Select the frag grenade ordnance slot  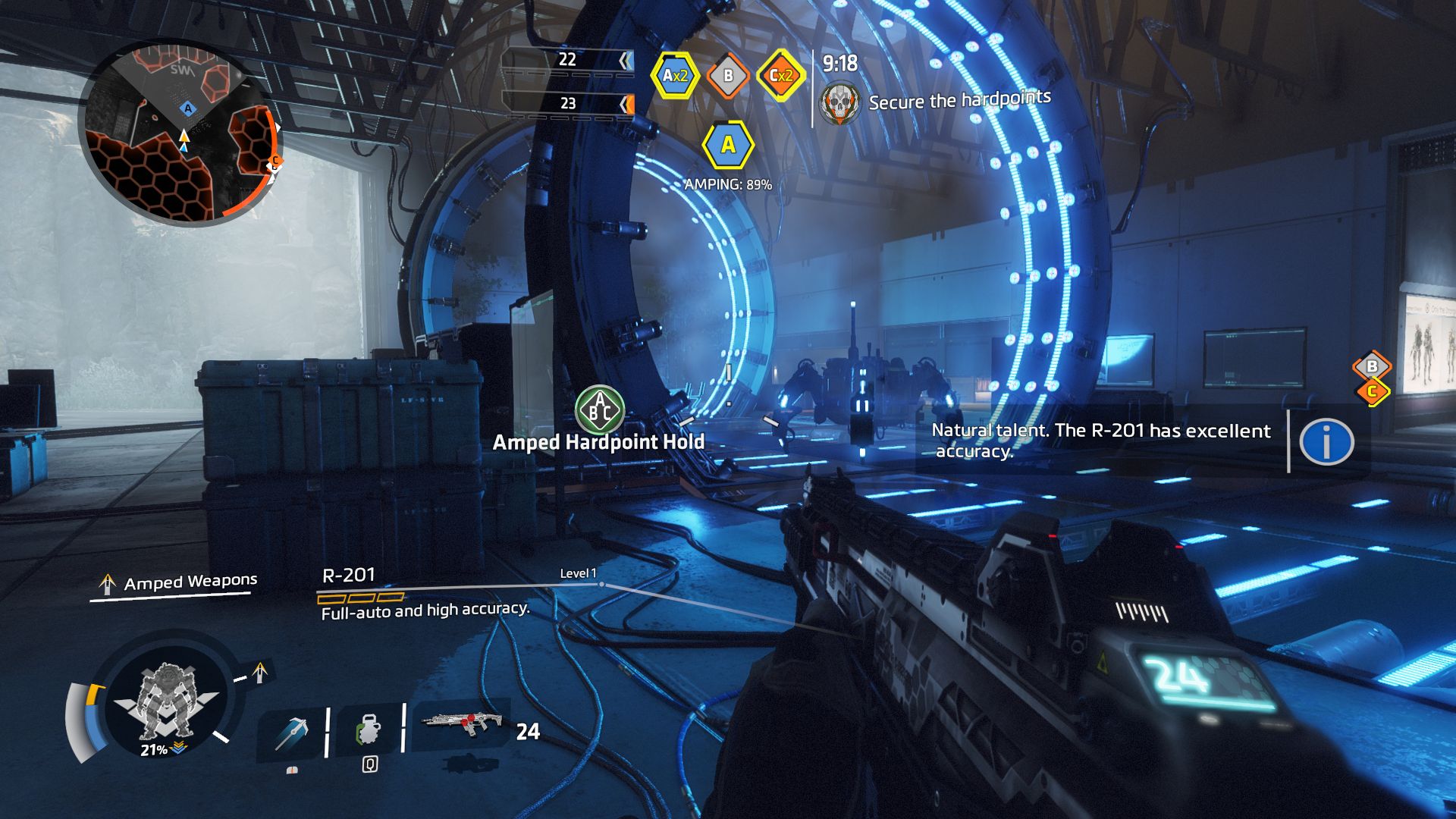click(x=369, y=731)
